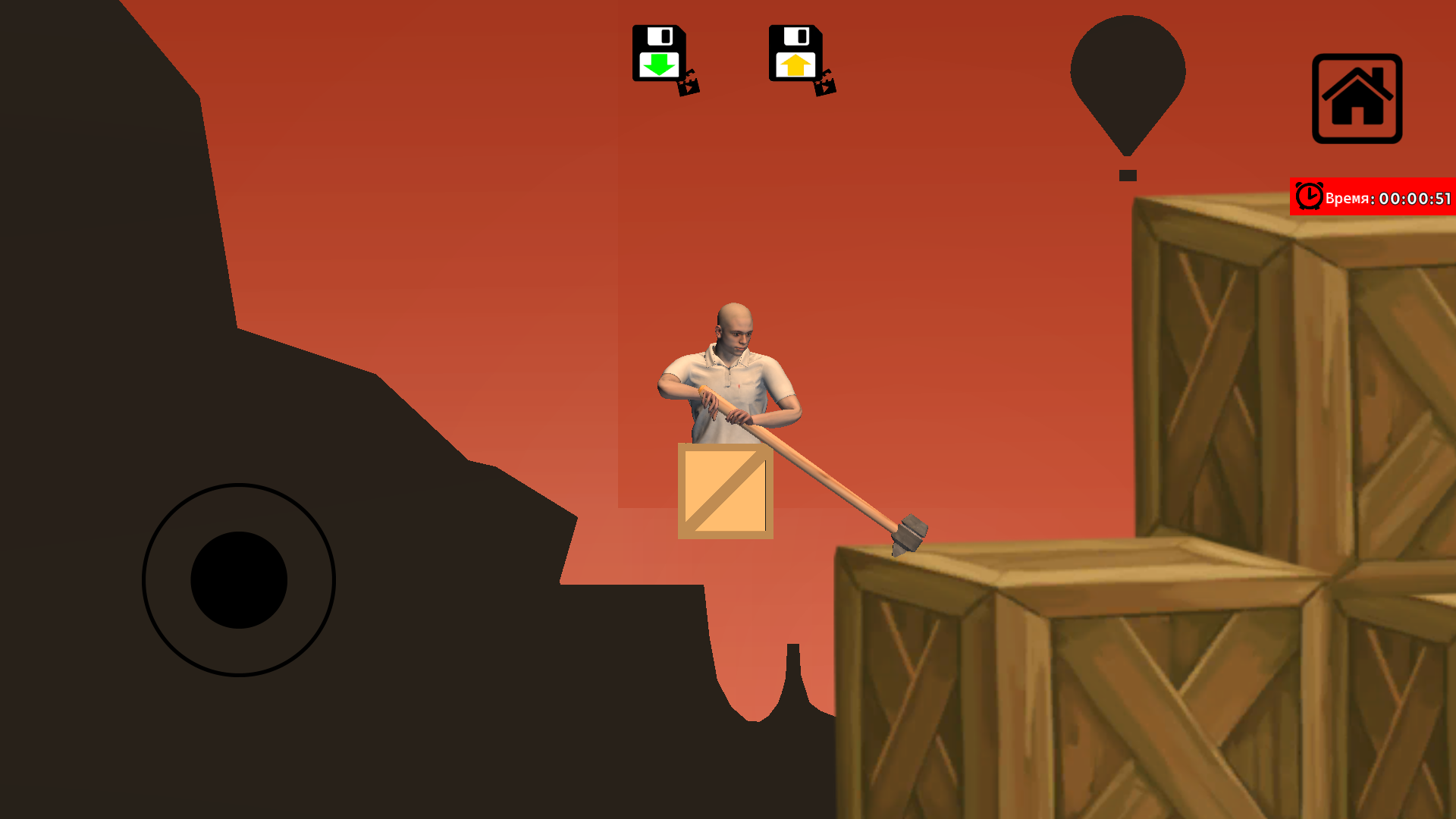Screen dimensions: 1456x819
Task: Select the Home icon in the top right corner
Action: click(x=1357, y=98)
